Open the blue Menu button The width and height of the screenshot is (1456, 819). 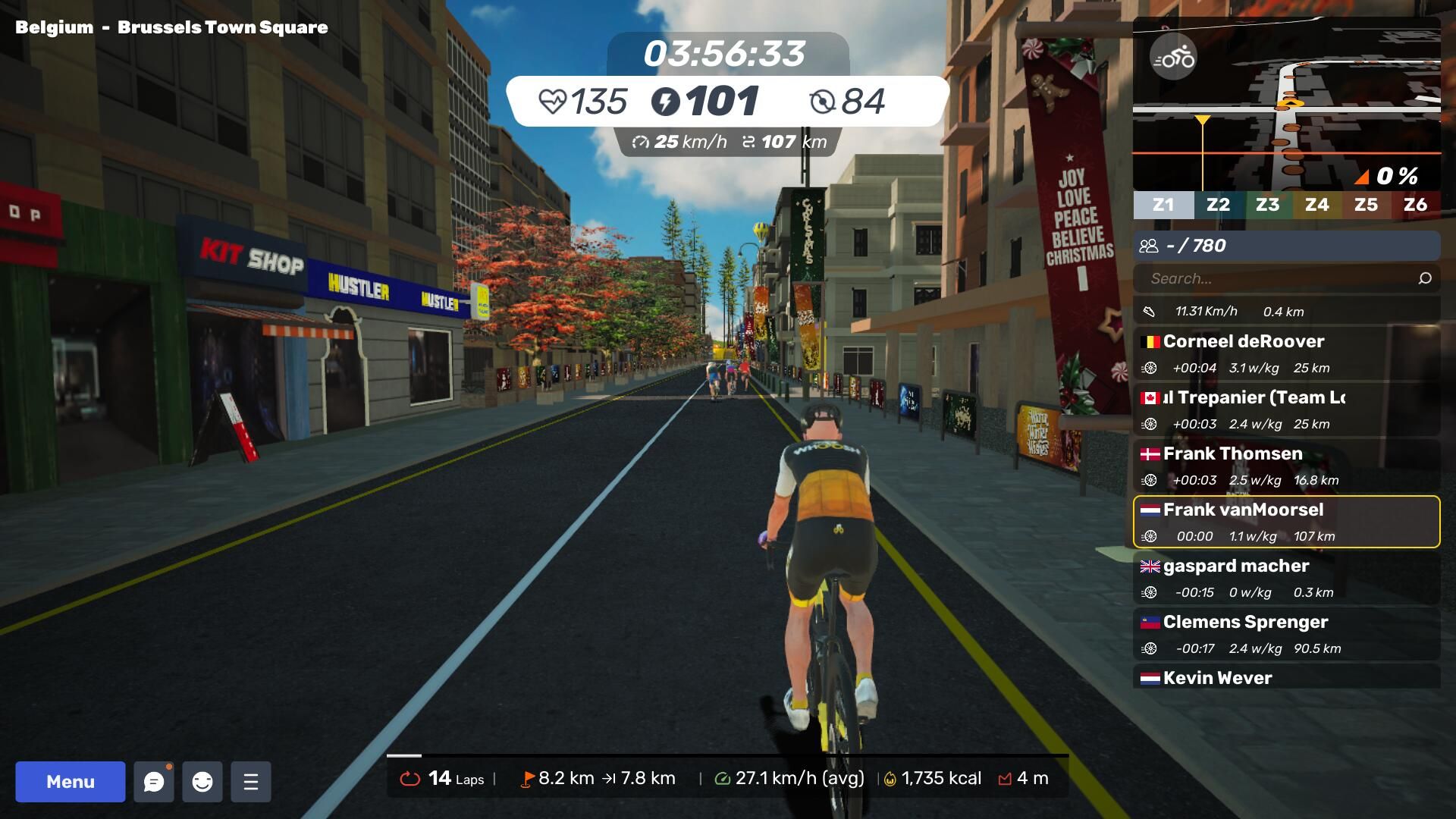tap(71, 782)
